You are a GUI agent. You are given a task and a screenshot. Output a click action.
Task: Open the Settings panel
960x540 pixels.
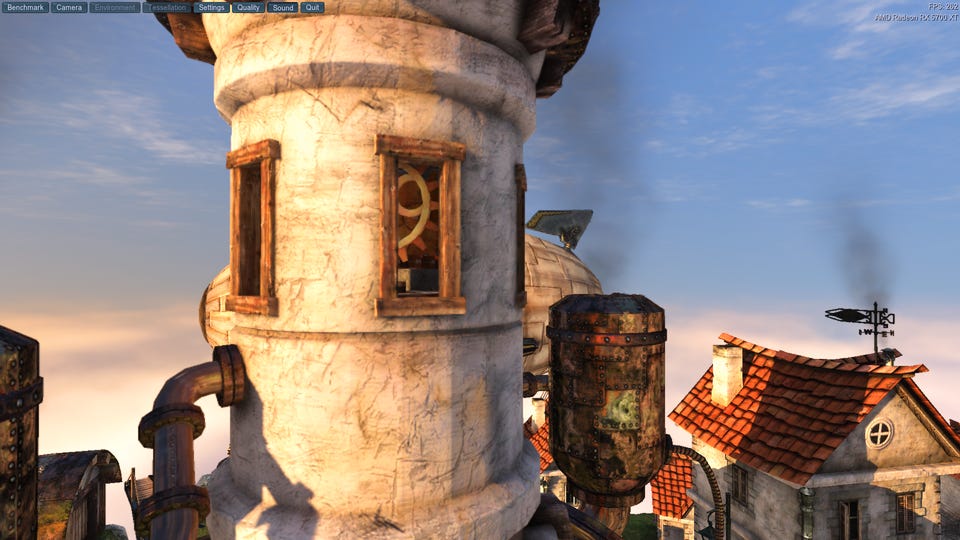click(x=211, y=7)
